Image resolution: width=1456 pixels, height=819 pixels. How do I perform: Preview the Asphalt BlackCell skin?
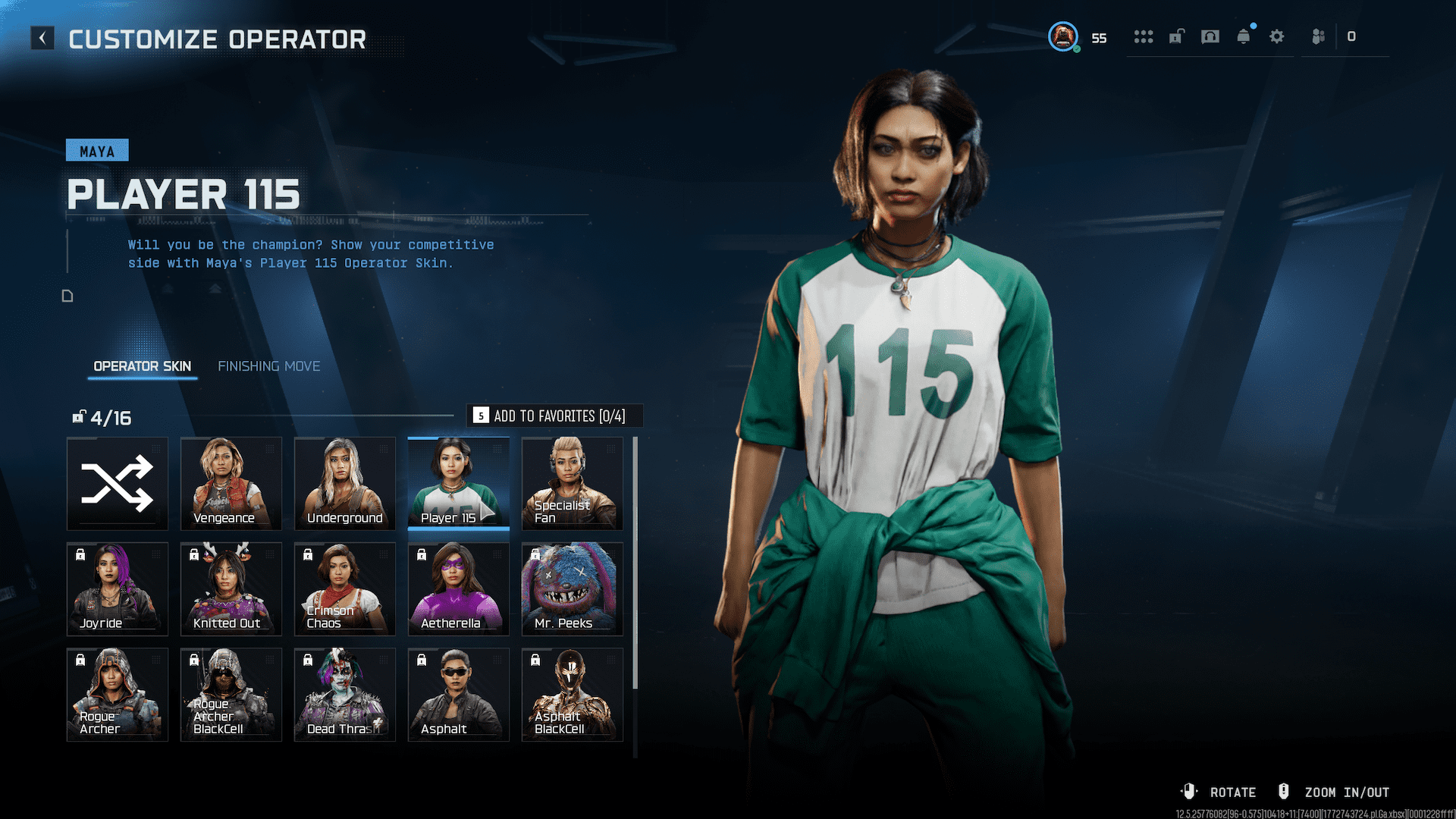coord(573,694)
